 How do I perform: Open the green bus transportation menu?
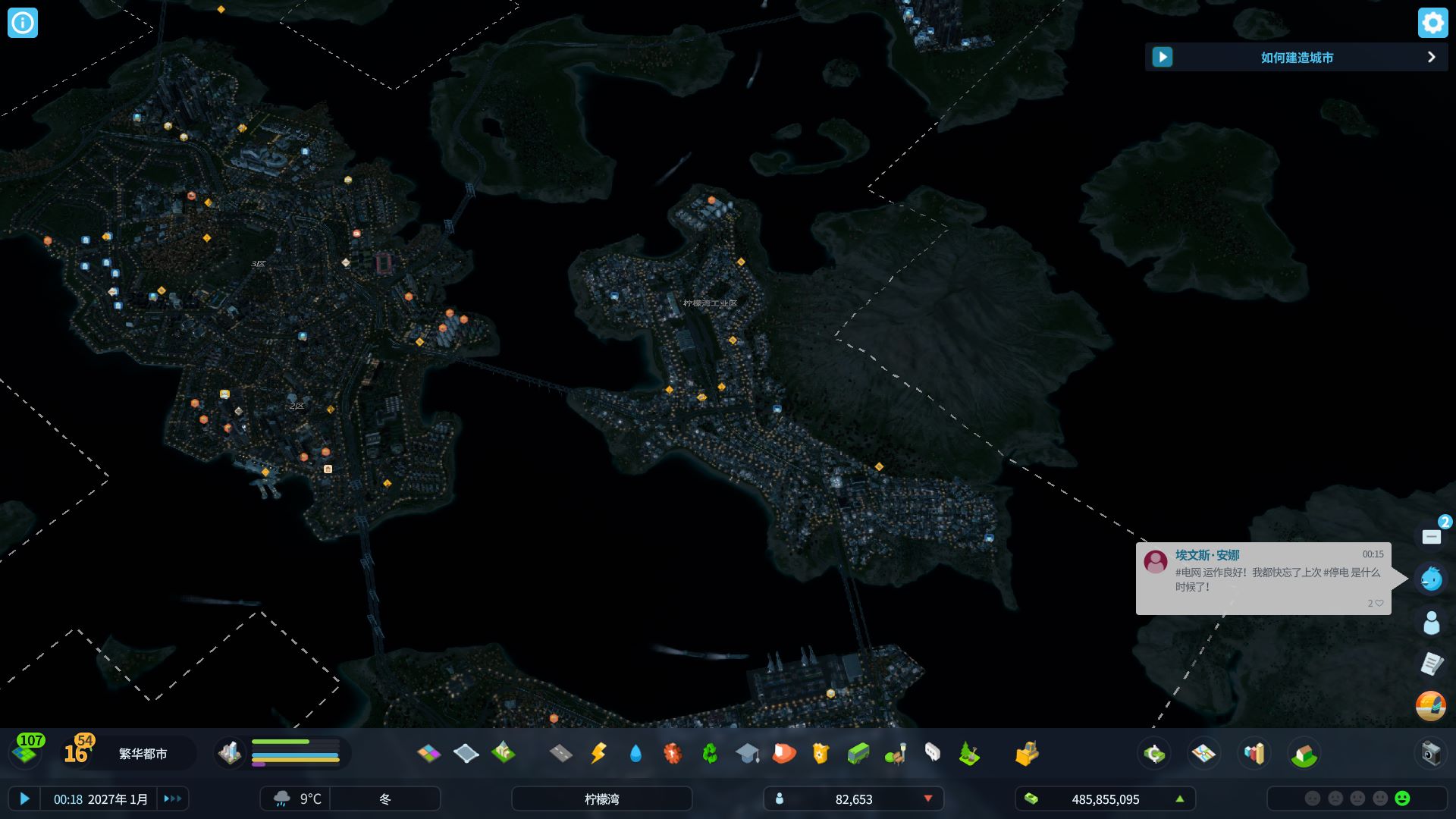[858, 753]
